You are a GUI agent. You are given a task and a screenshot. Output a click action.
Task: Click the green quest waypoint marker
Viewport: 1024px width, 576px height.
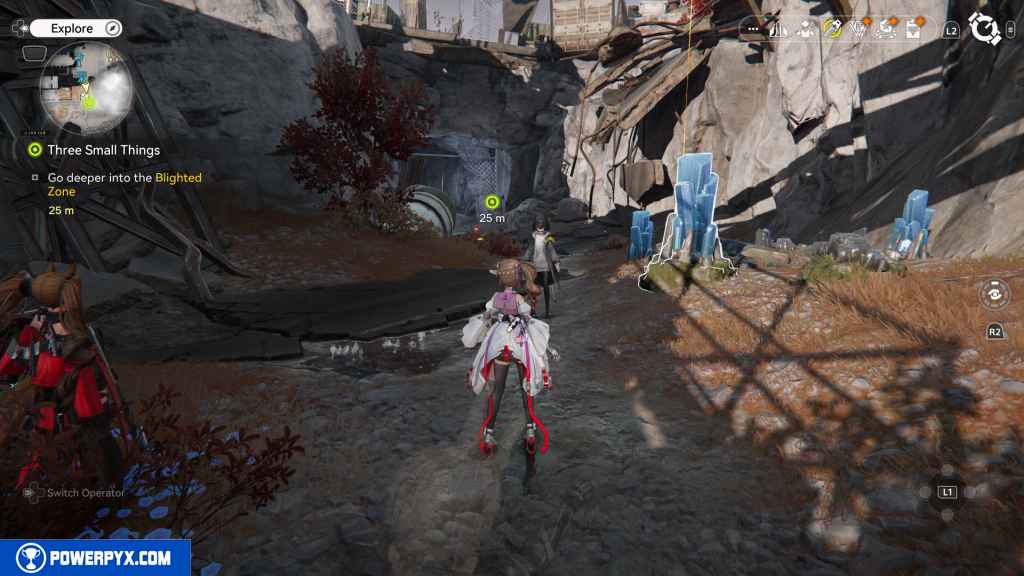click(x=491, y=202)
